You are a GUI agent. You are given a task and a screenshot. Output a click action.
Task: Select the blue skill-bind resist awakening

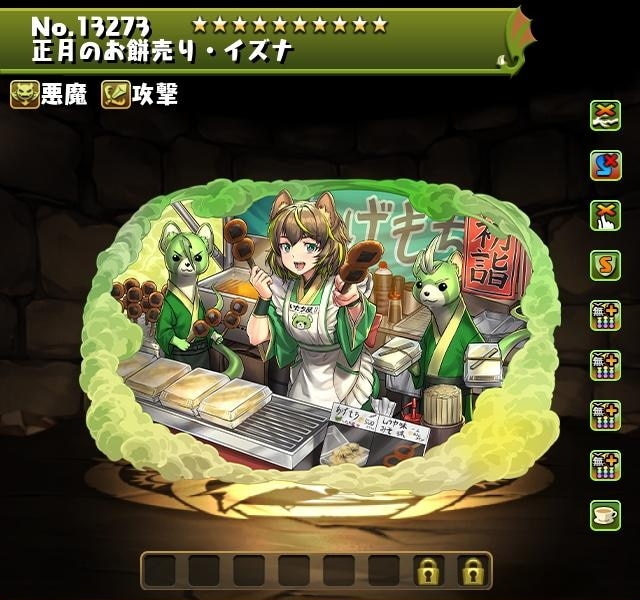604,163
